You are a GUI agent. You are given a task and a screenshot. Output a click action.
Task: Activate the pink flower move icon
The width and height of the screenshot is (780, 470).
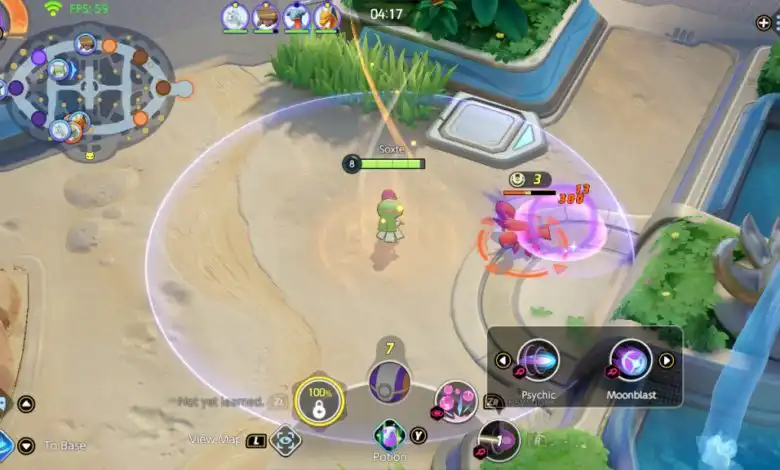(x=456, y=401)
